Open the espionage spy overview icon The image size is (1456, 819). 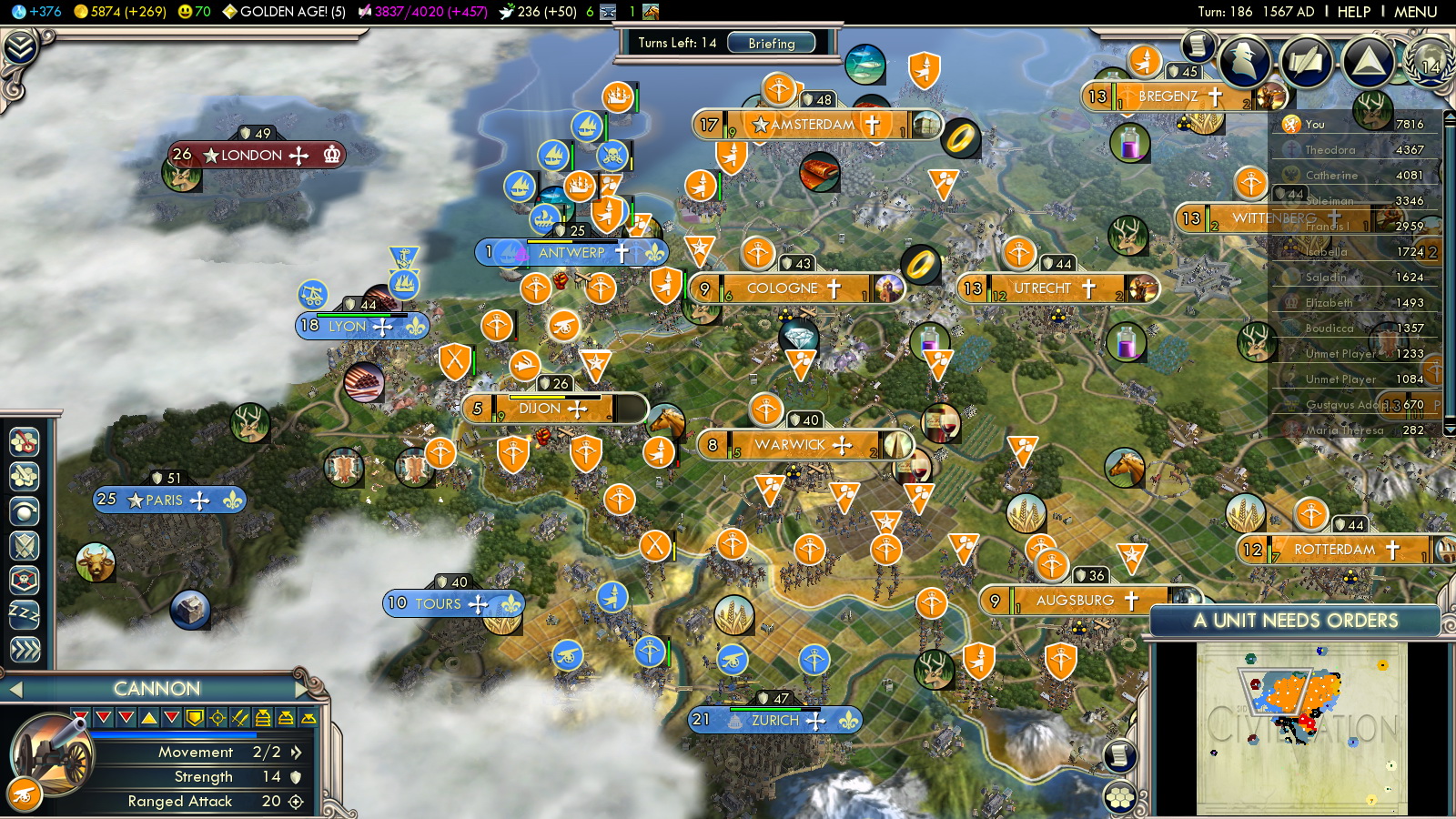point(1244,62)
